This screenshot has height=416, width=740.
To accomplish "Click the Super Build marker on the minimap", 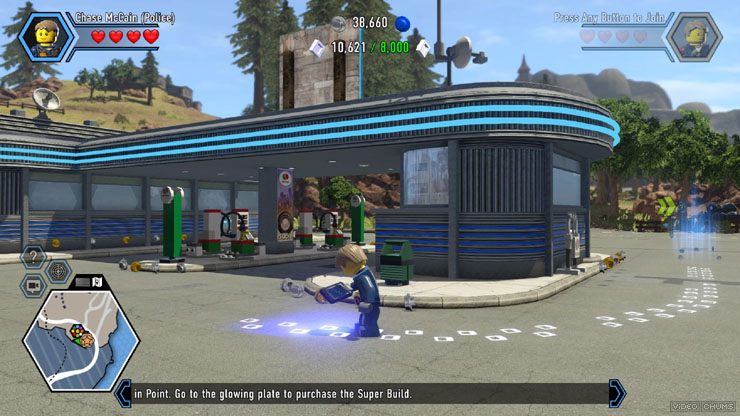I will point(76,333).
